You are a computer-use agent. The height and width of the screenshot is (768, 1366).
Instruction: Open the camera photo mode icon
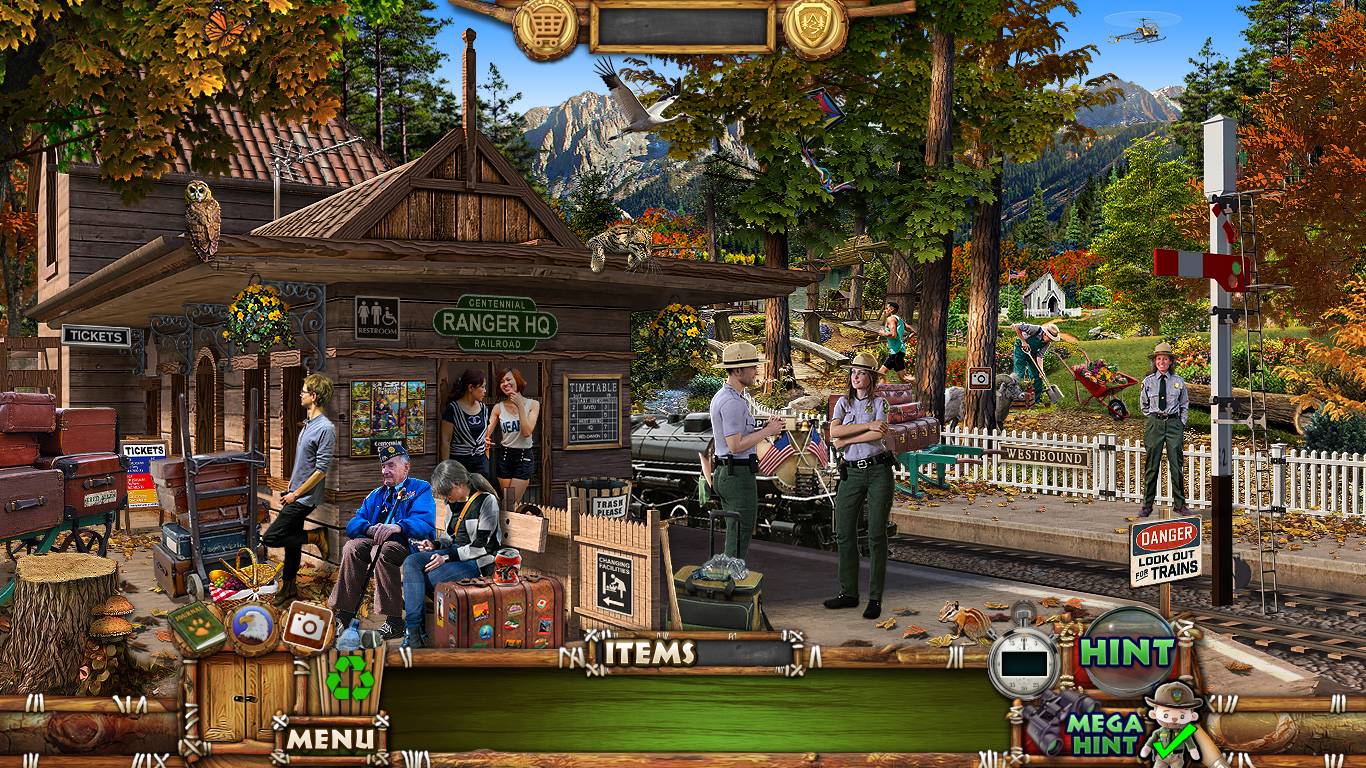(x=307, y=627)
